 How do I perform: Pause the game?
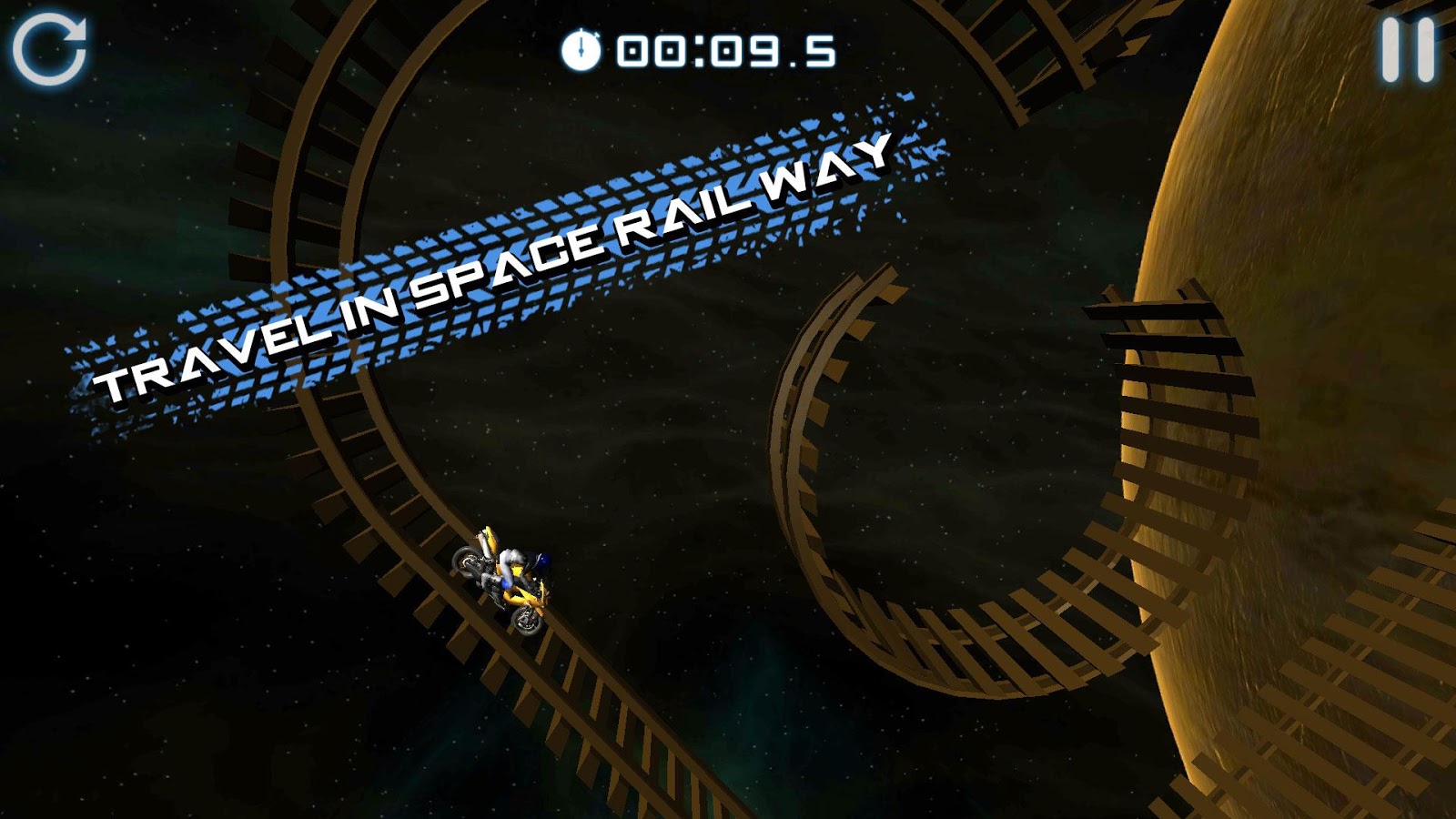pyautogui.click(x=1407, y=51)
